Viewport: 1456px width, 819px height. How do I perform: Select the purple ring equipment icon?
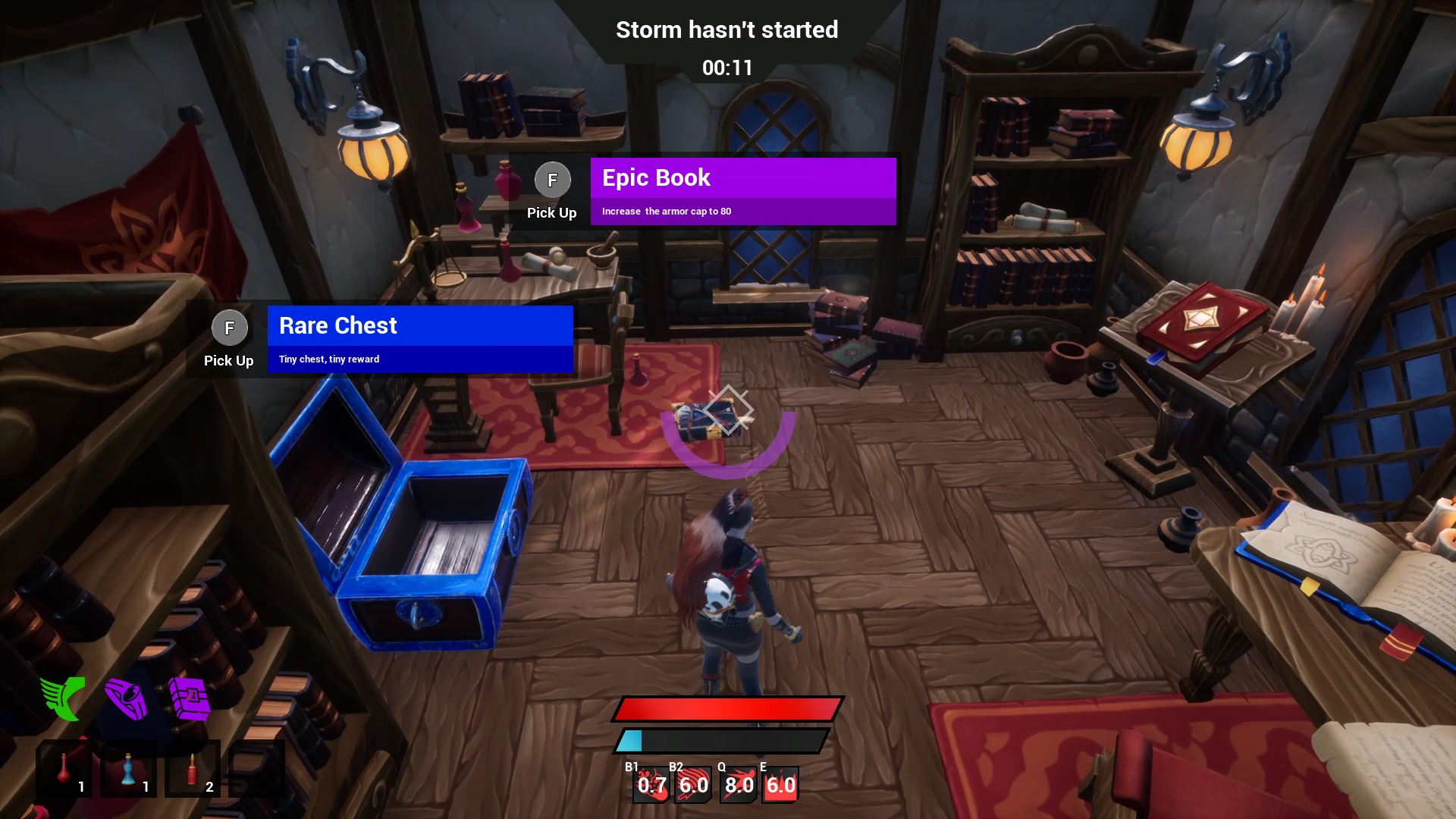coord(126,698)
